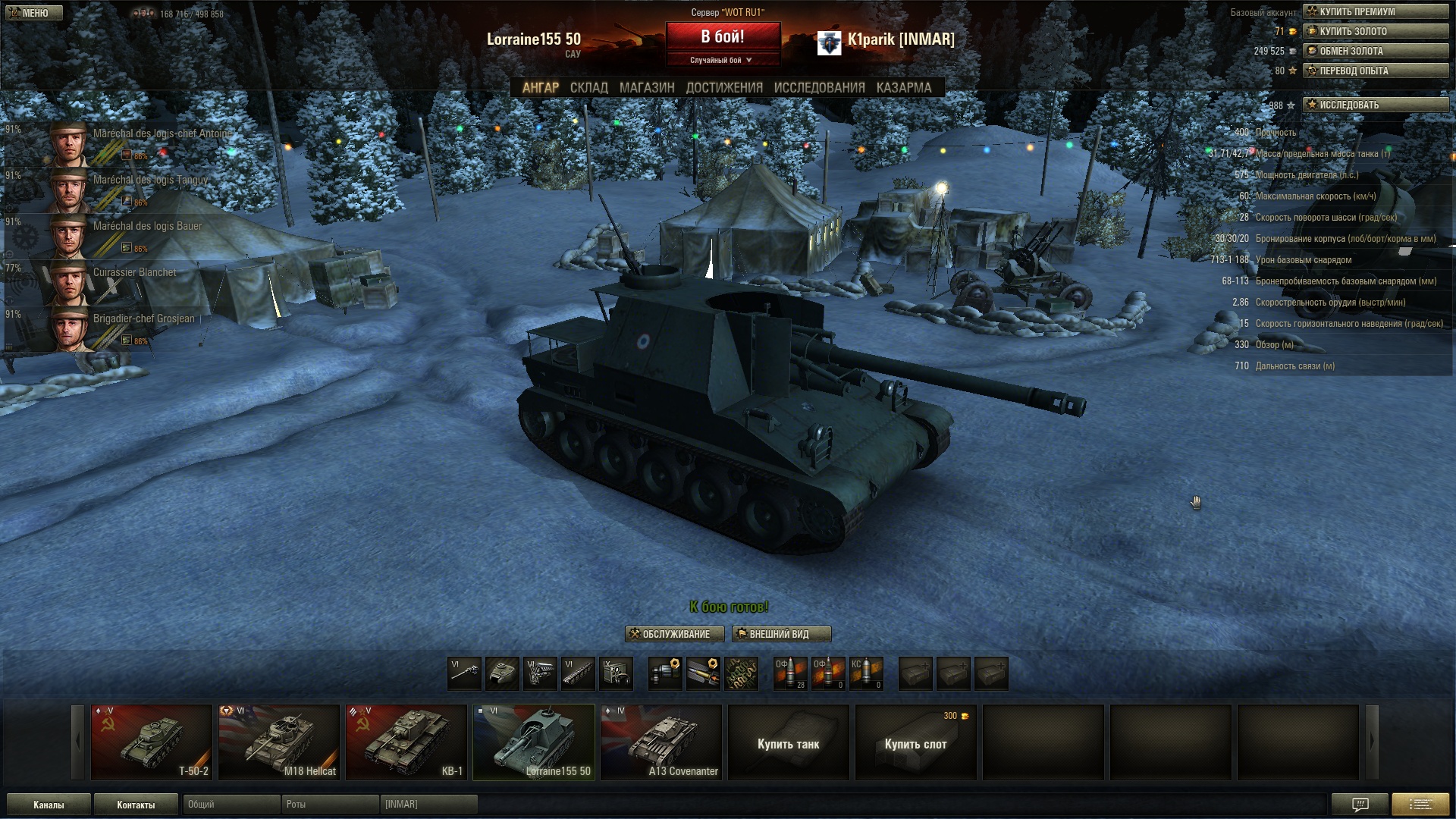Open the Контакты panel
This screenshot has width=1456, height=819.
pos(136,805)
